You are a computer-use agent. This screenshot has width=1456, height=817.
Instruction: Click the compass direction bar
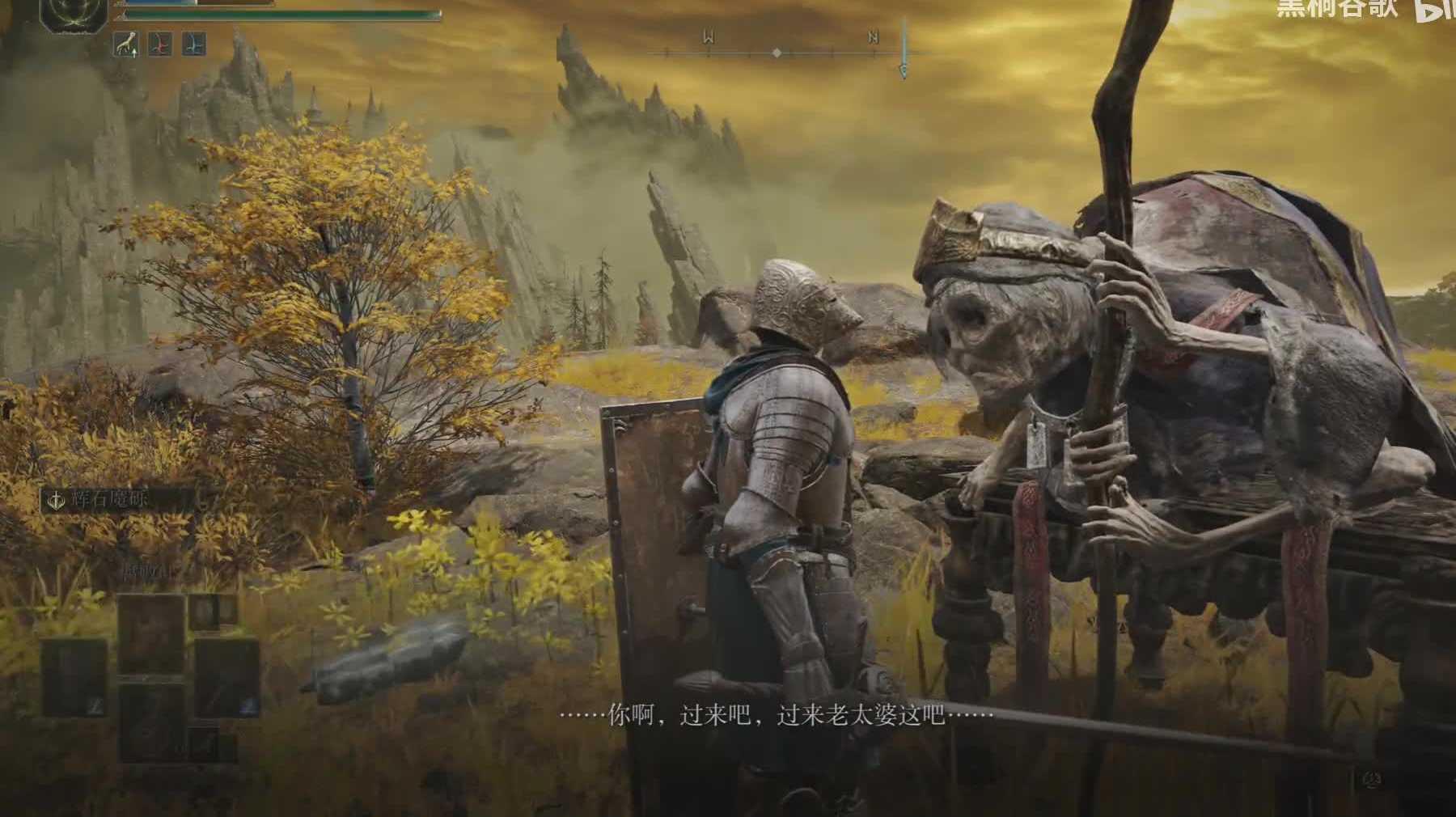(x=777, y=53)
